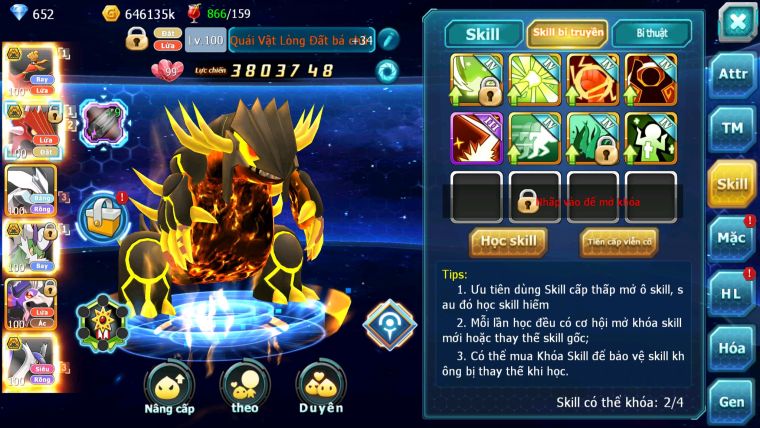
Task: Switch to the Skill tab at top
Action: click(483, 34)
